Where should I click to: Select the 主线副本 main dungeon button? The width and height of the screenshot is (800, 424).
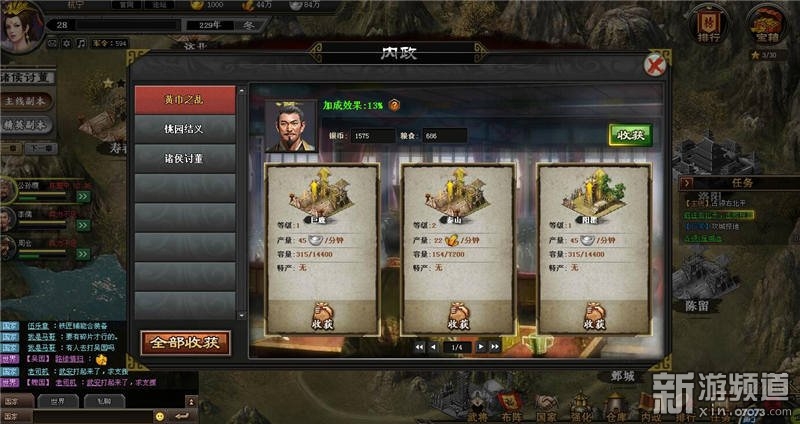tap(25, 101)
